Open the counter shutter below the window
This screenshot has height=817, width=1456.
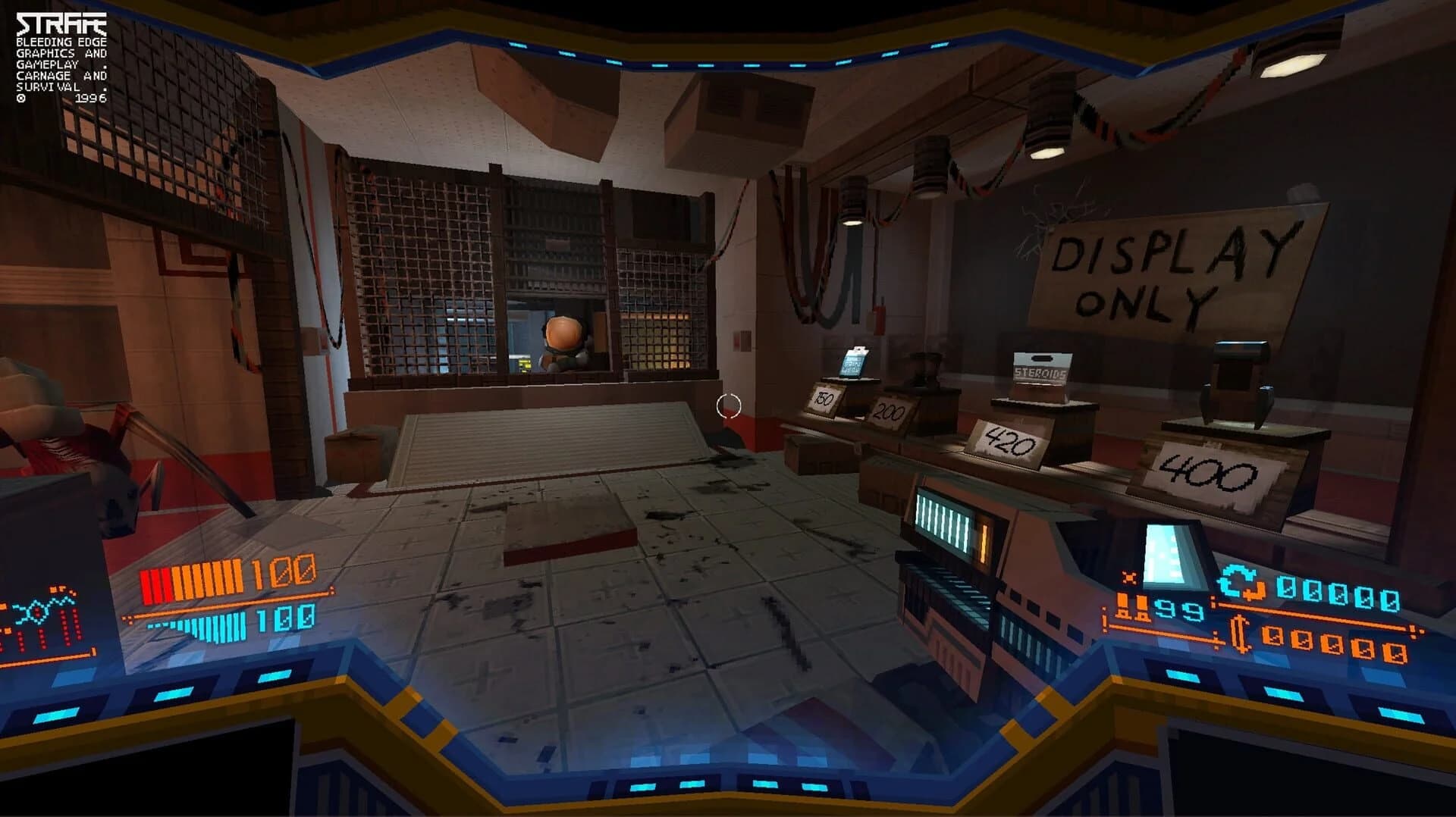(x=554, y=432)
